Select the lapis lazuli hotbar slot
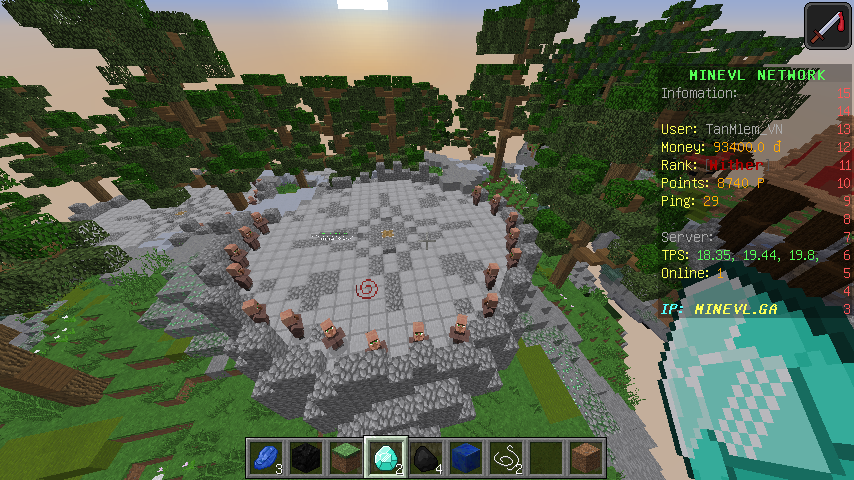The width and height of the screenshot is (854, 480). pos(266,458)
